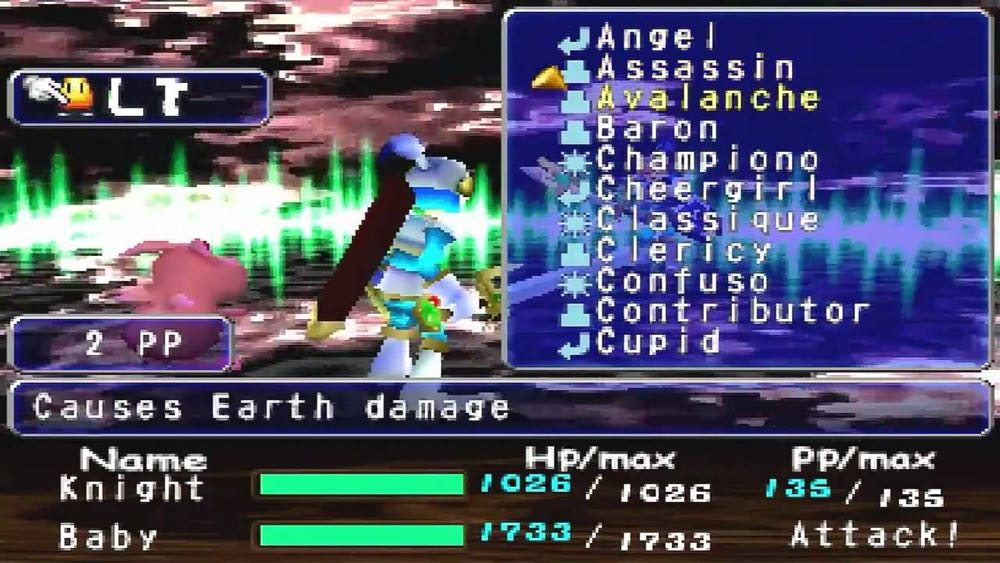Pick the Baron spell entry
1000x563 pixels.
pos(657,128)
